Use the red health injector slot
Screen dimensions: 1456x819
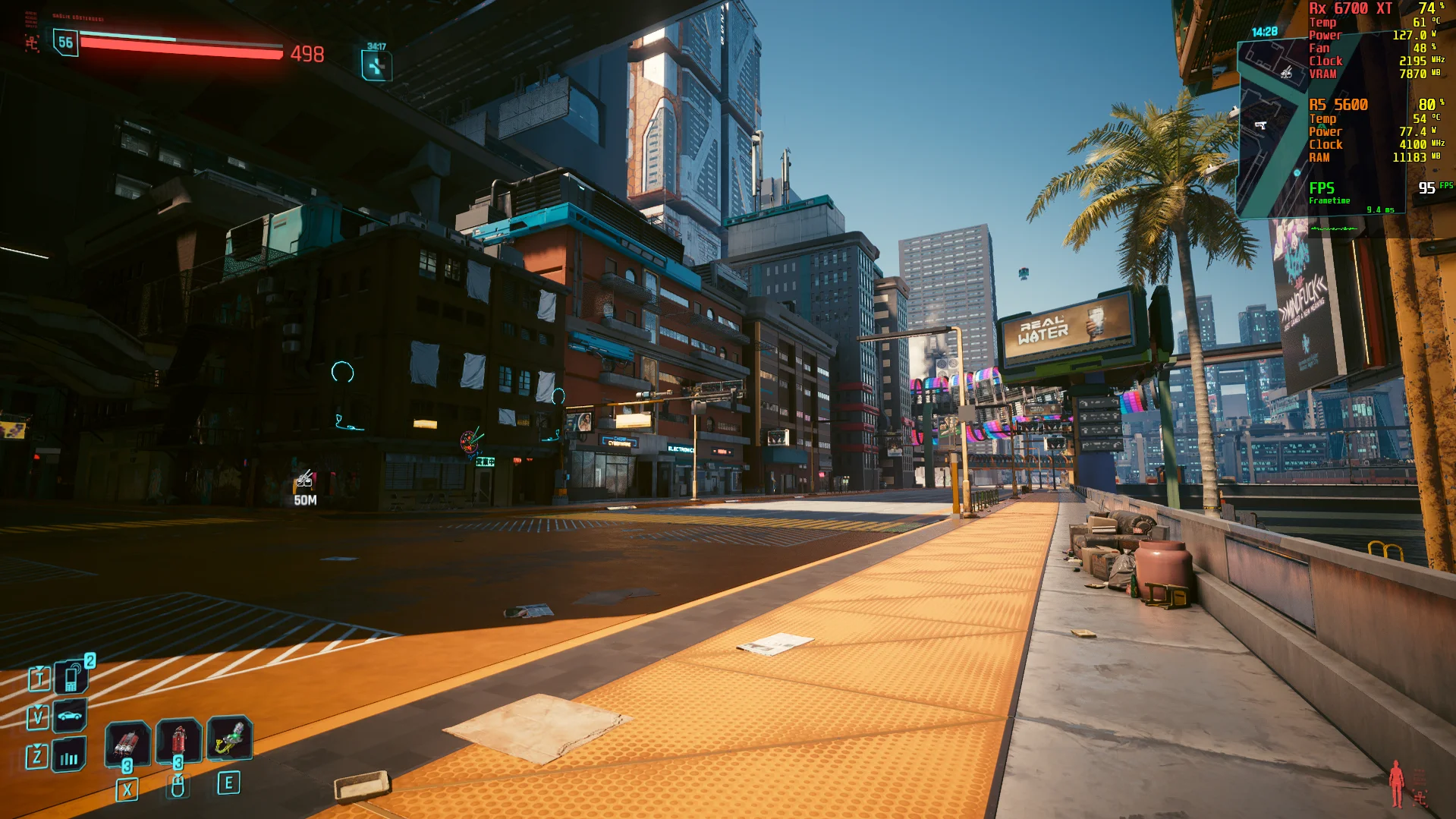click(x=127, y=741)
